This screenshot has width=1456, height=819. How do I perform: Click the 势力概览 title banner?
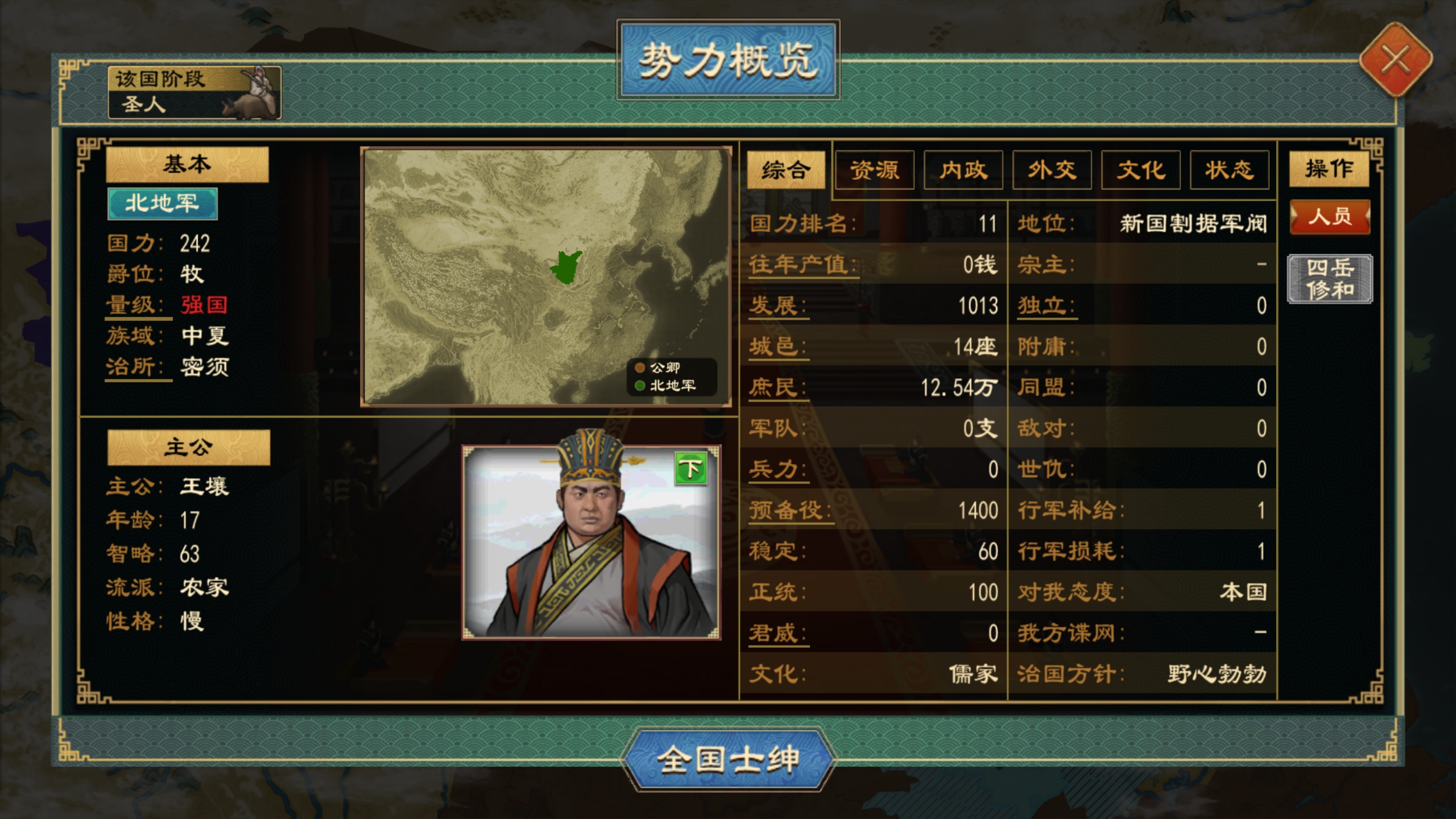pyautogui.click(x=728, y=59)
